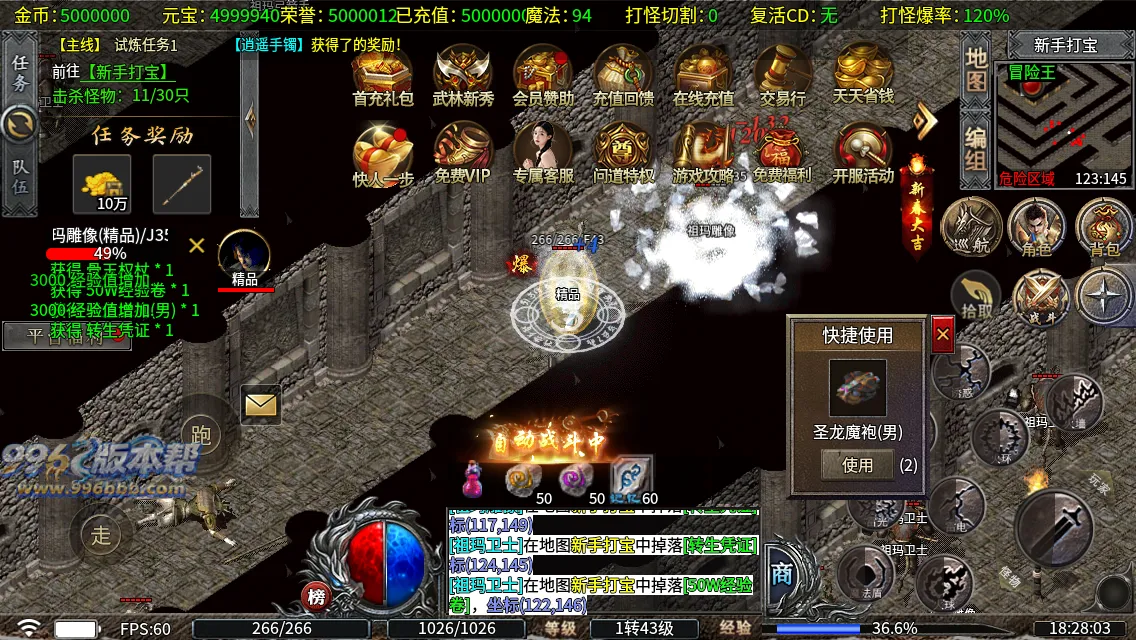
Task: Toggle the 跑 run movement mode
Action: click(202, 435)
